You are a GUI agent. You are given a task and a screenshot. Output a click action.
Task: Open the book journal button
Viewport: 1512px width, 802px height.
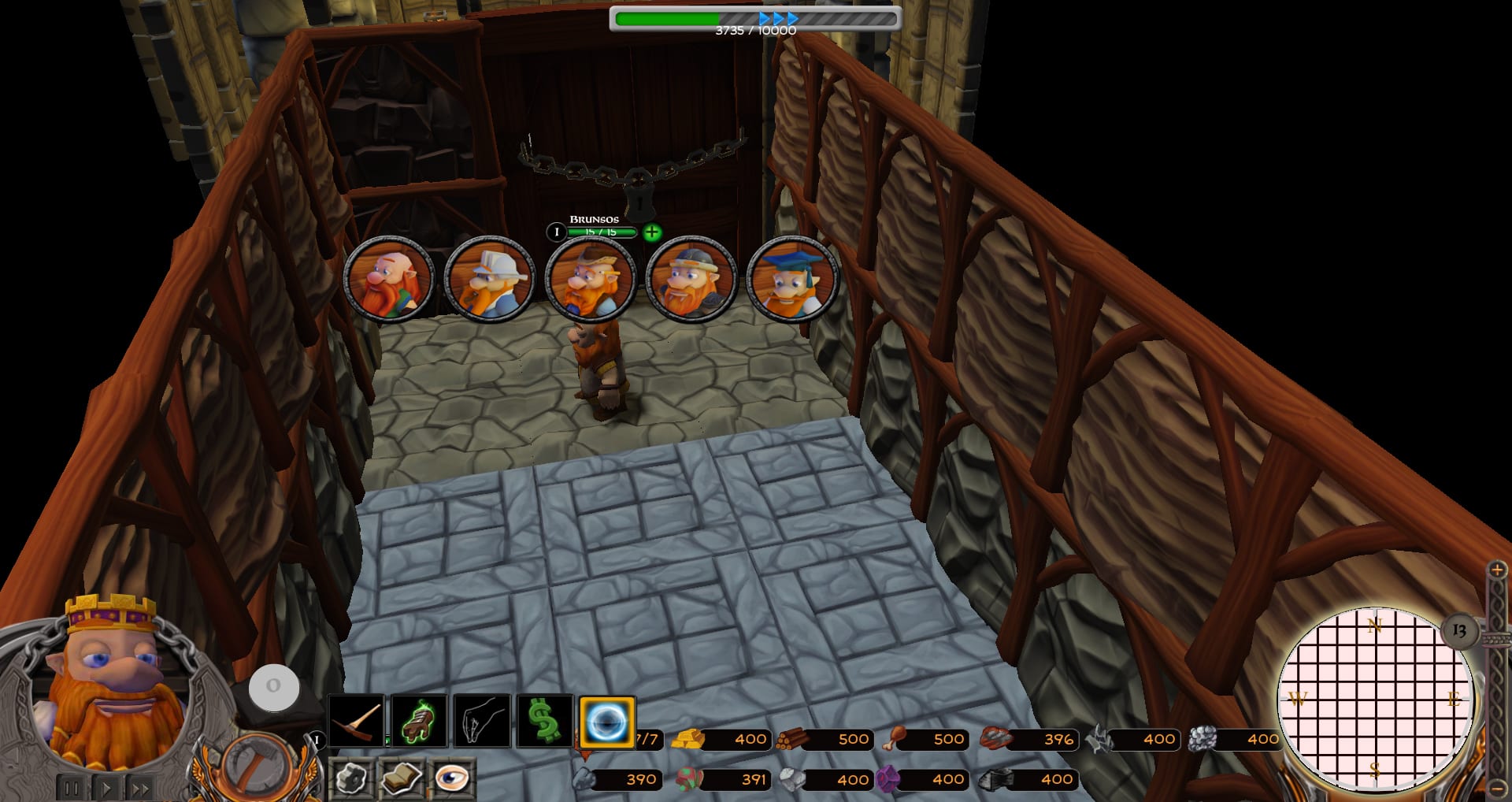pos(401,778)
